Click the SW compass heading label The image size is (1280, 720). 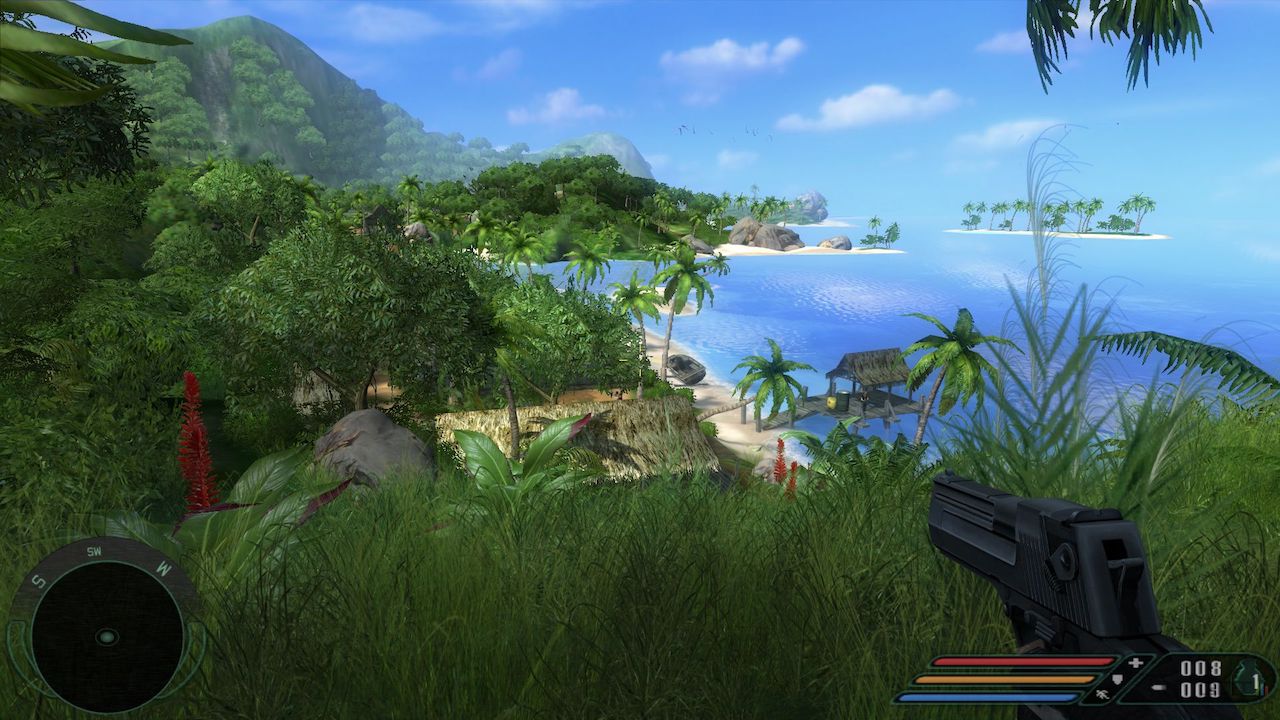94,551
